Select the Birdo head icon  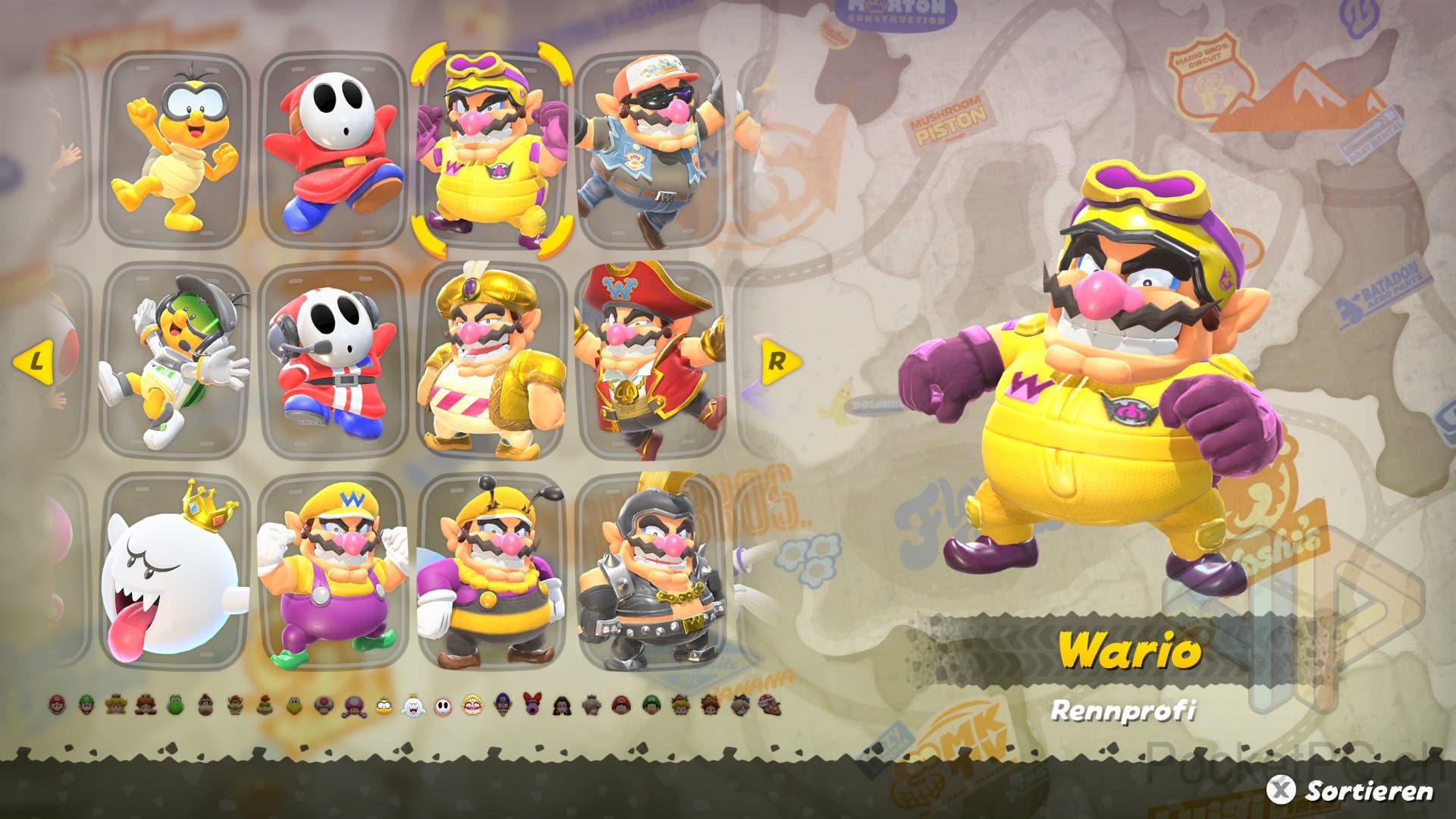click(x=532, y=706)
